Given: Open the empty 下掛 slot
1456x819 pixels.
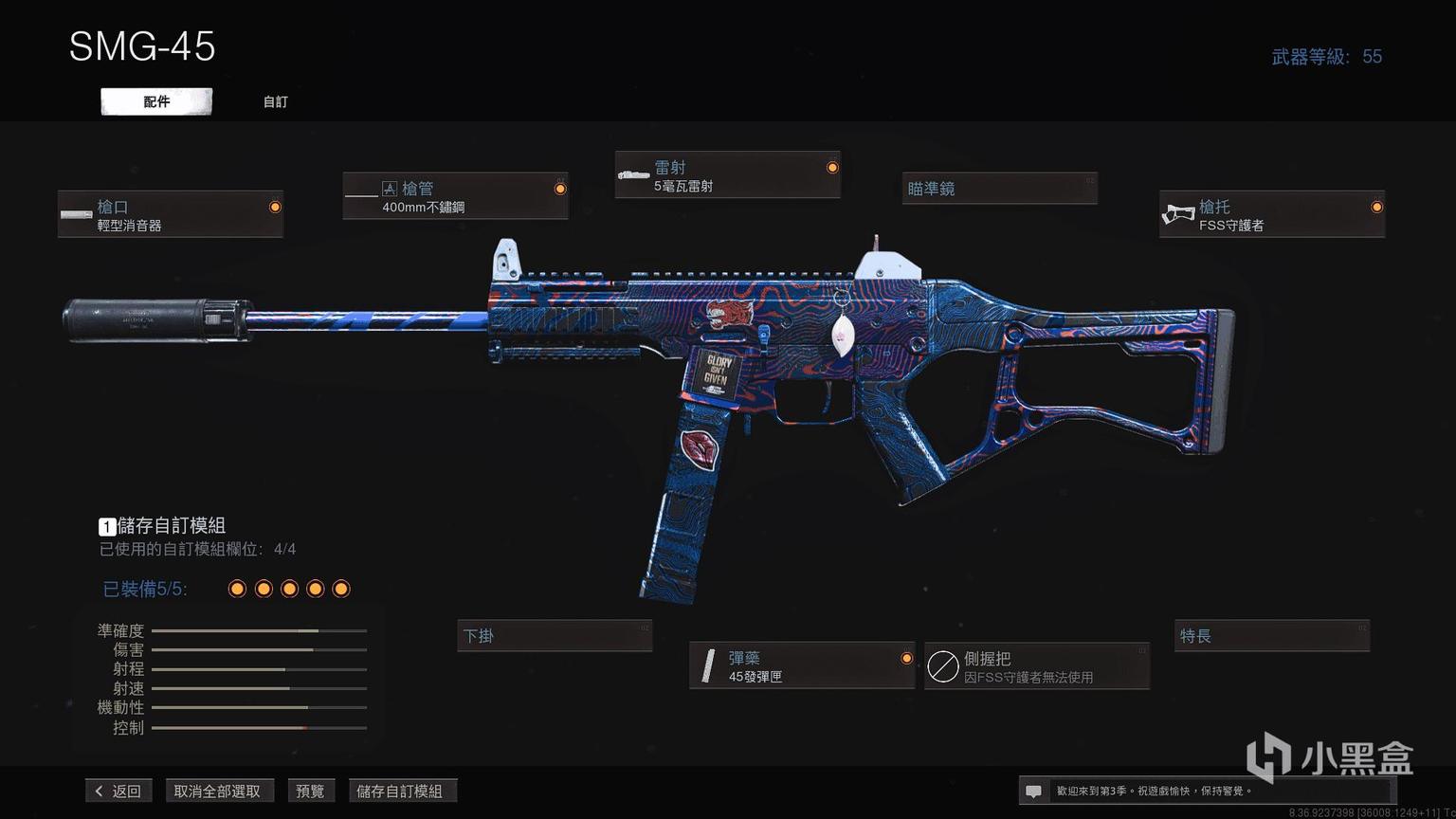Looking at the screenshot, I should click(555, 636).
